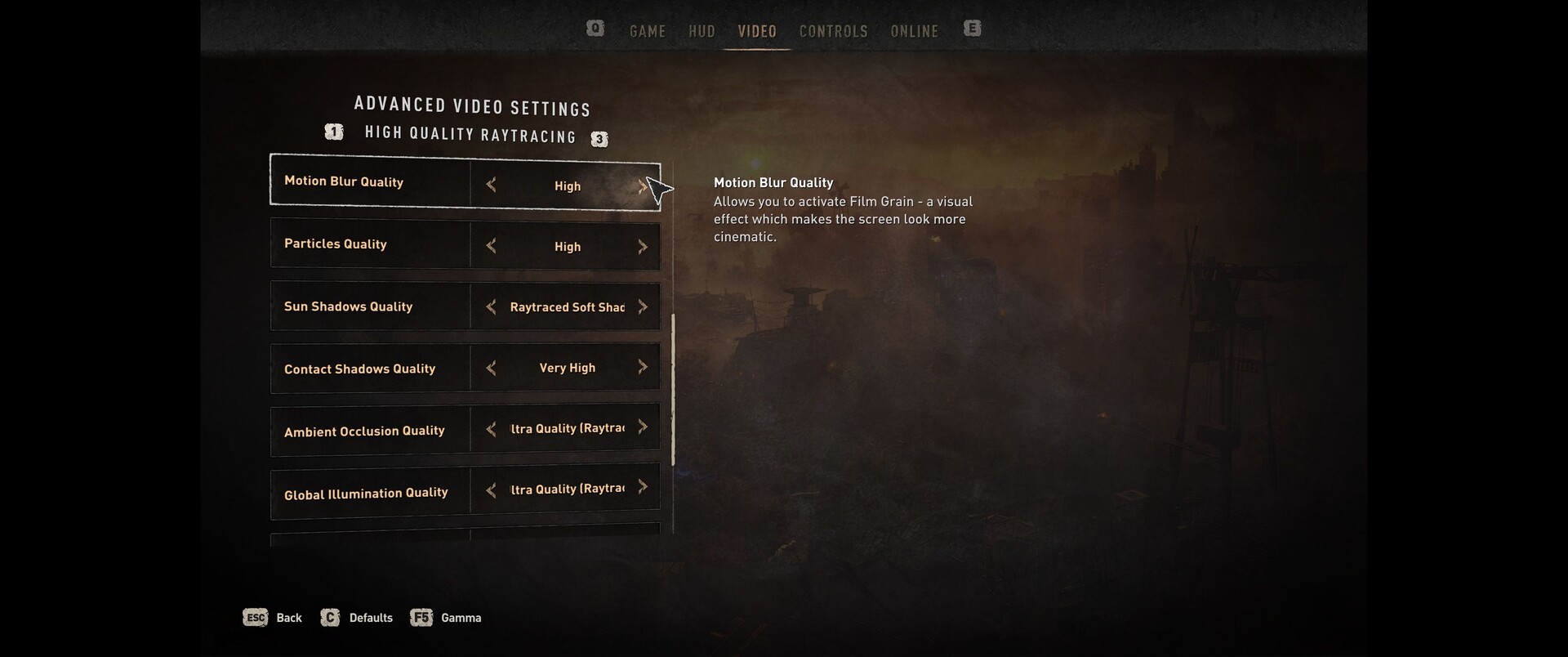This screenshot has width=1568, height=657.
Task: Cycle Global Illumination Quality forward
Action: click(643, 488)
